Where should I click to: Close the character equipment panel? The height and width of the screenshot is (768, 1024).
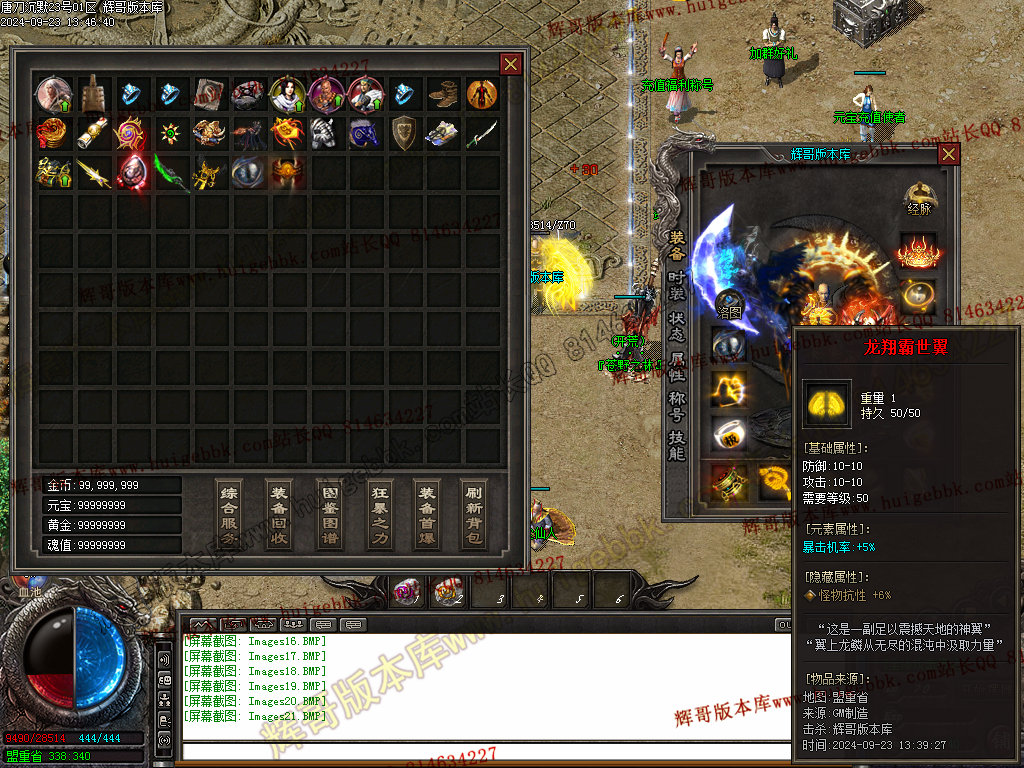click(x=948, y=154)
